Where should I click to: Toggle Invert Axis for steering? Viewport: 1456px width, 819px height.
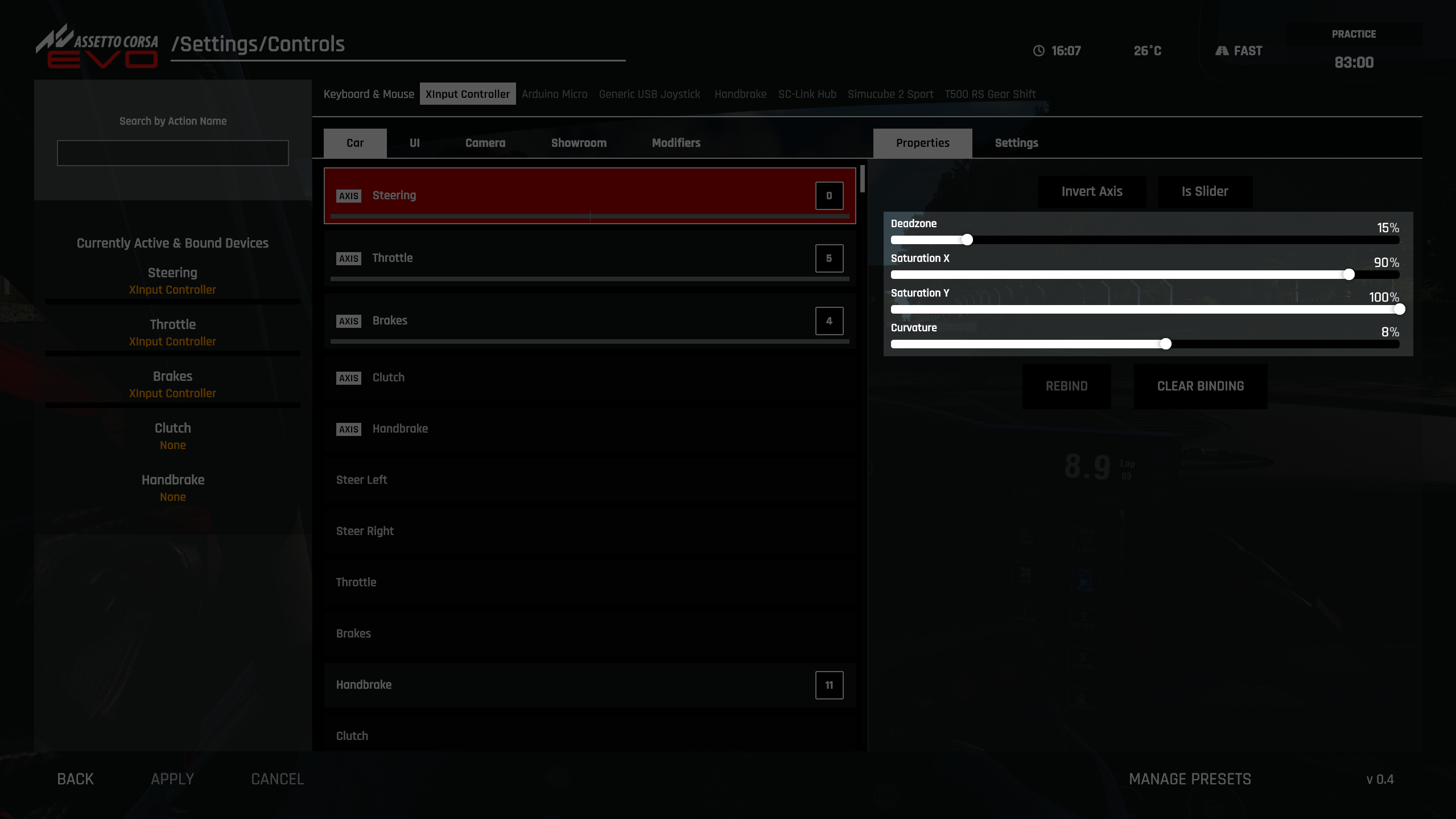coord(1091,191)
